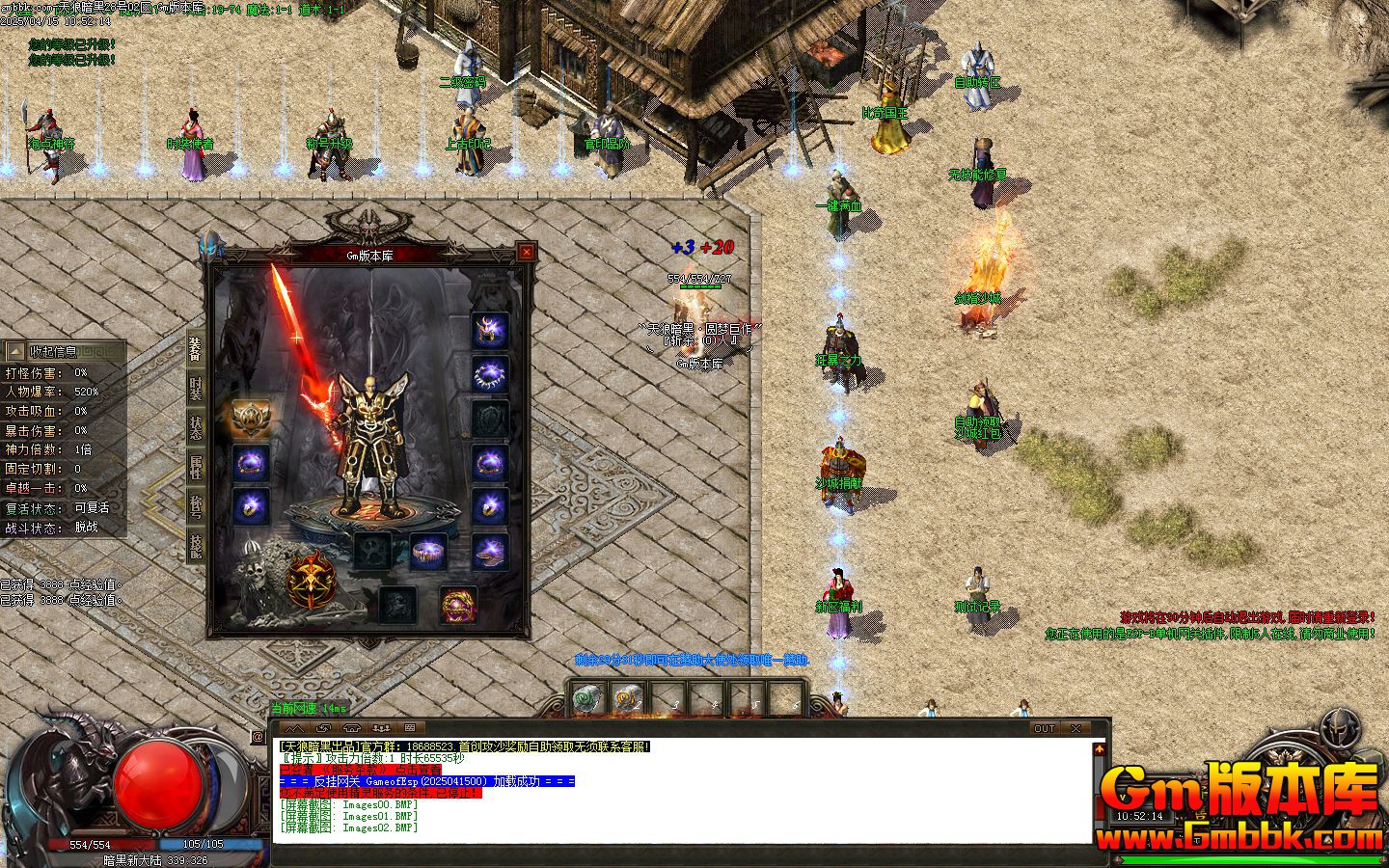Switch to the 技能 (skills) tab
This screenshot has height=868, width=1389.
[195, 546]
